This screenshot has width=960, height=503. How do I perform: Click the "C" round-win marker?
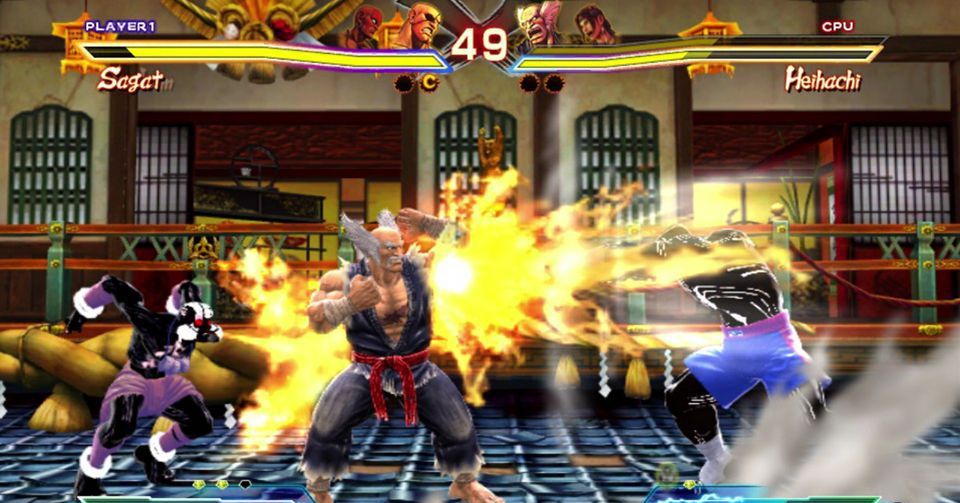[429, 83]
